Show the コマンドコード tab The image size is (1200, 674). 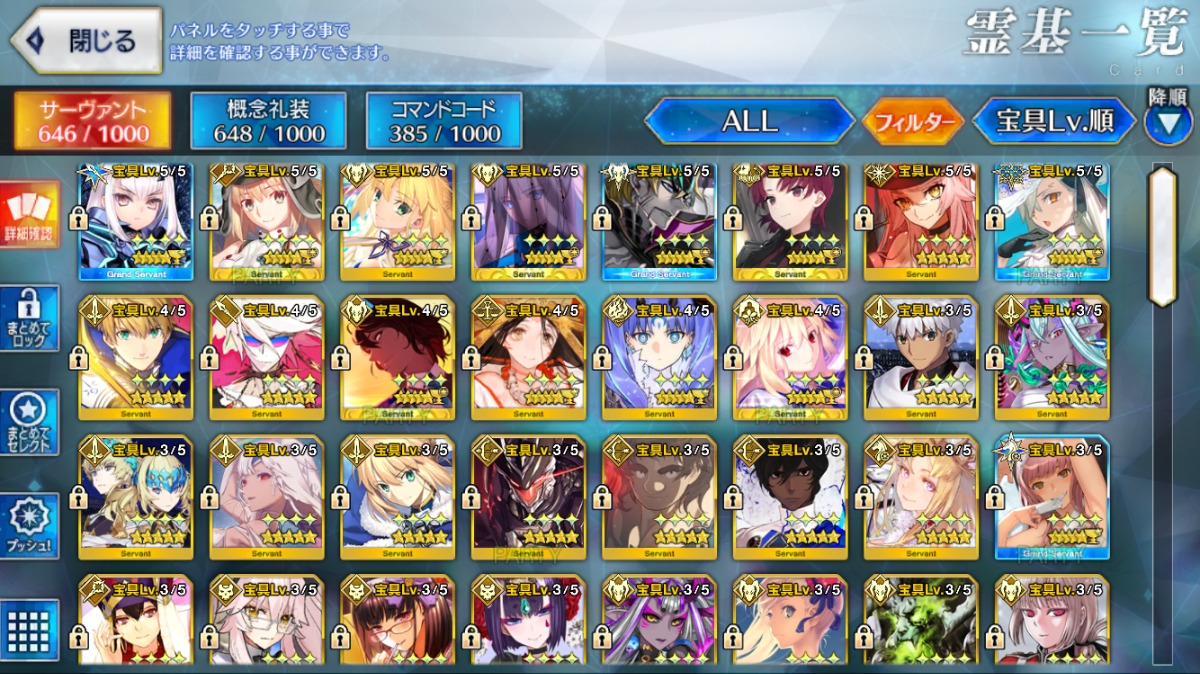point(445,121)
